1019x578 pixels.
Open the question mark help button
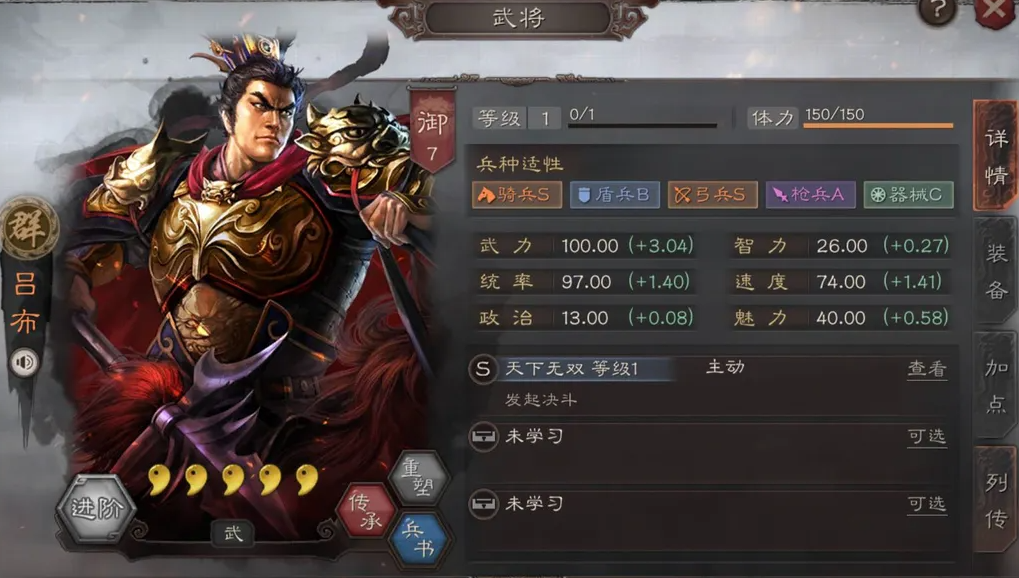[937, 11]
